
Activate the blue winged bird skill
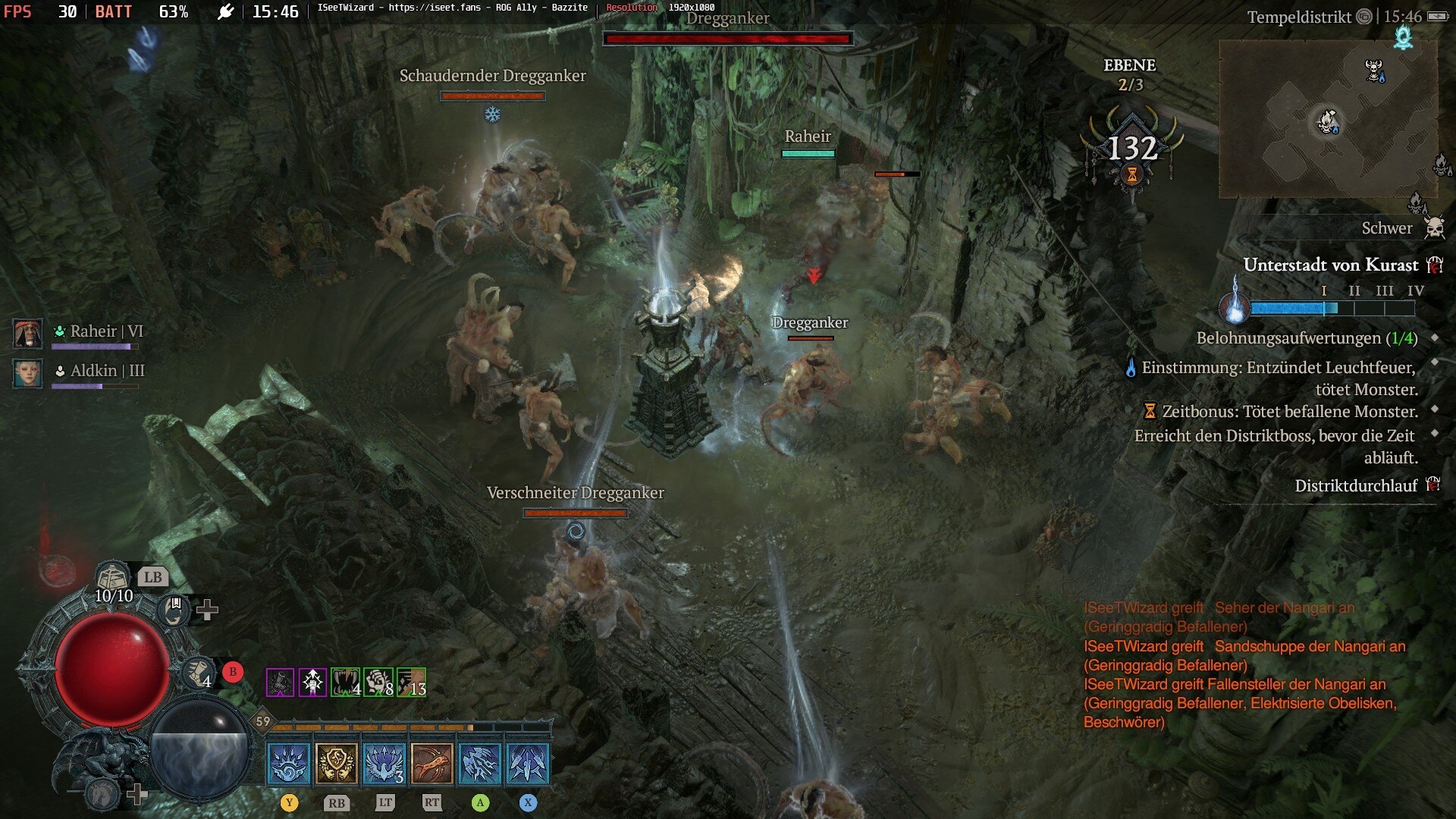click(x=384, y=763)
